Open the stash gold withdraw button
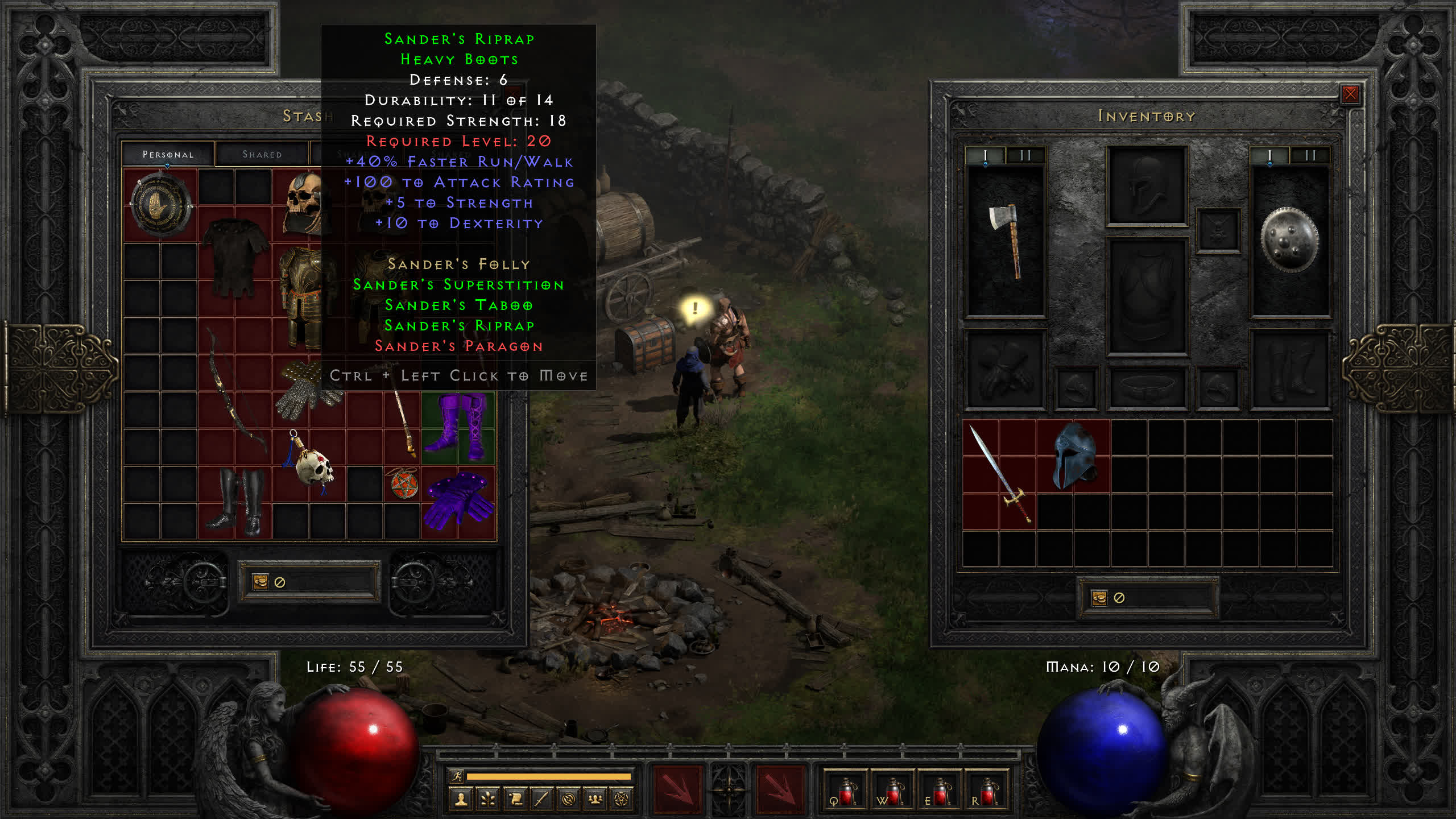This screenshot has height=819, width=1456. 260,582
